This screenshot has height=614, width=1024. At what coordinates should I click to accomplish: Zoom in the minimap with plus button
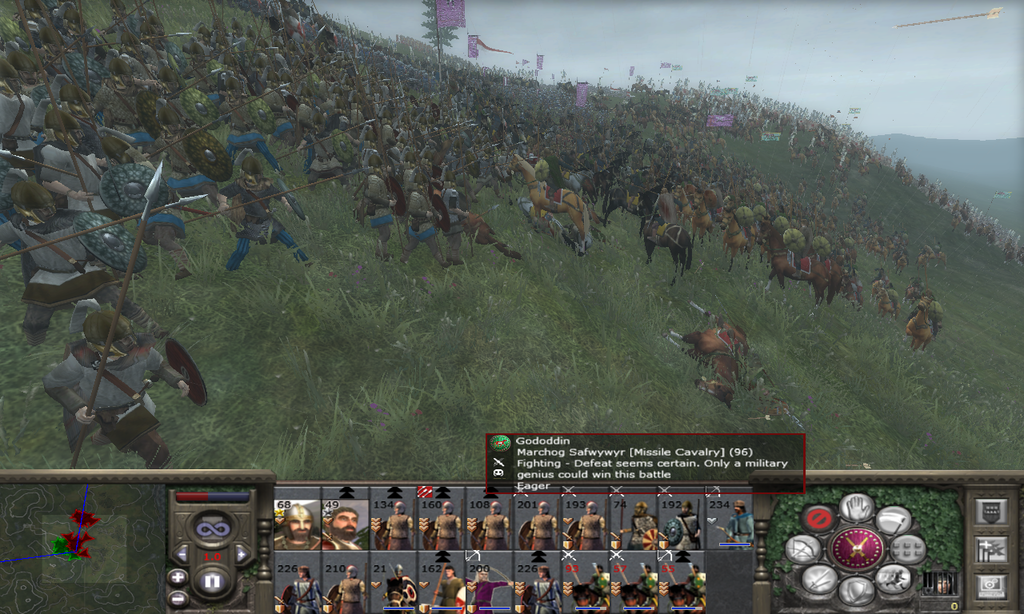(x=177, y=577)
